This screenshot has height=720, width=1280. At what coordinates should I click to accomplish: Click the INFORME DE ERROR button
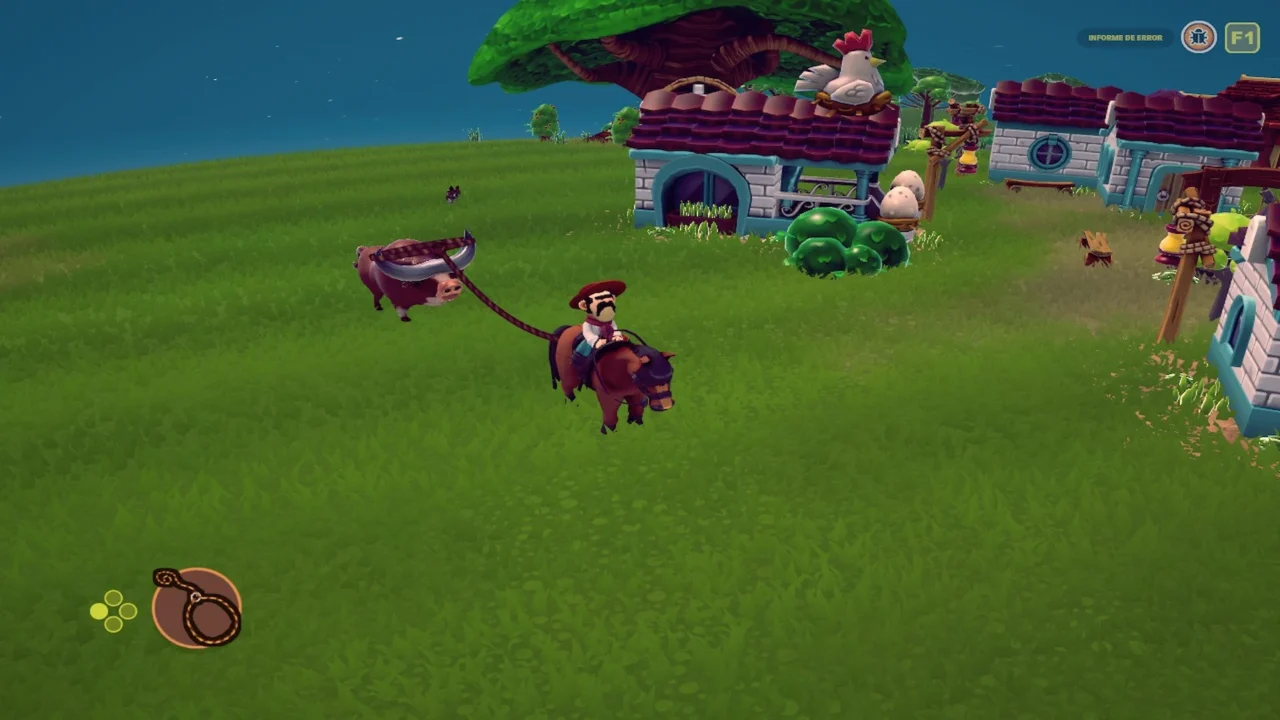[x=1124, y=37]
